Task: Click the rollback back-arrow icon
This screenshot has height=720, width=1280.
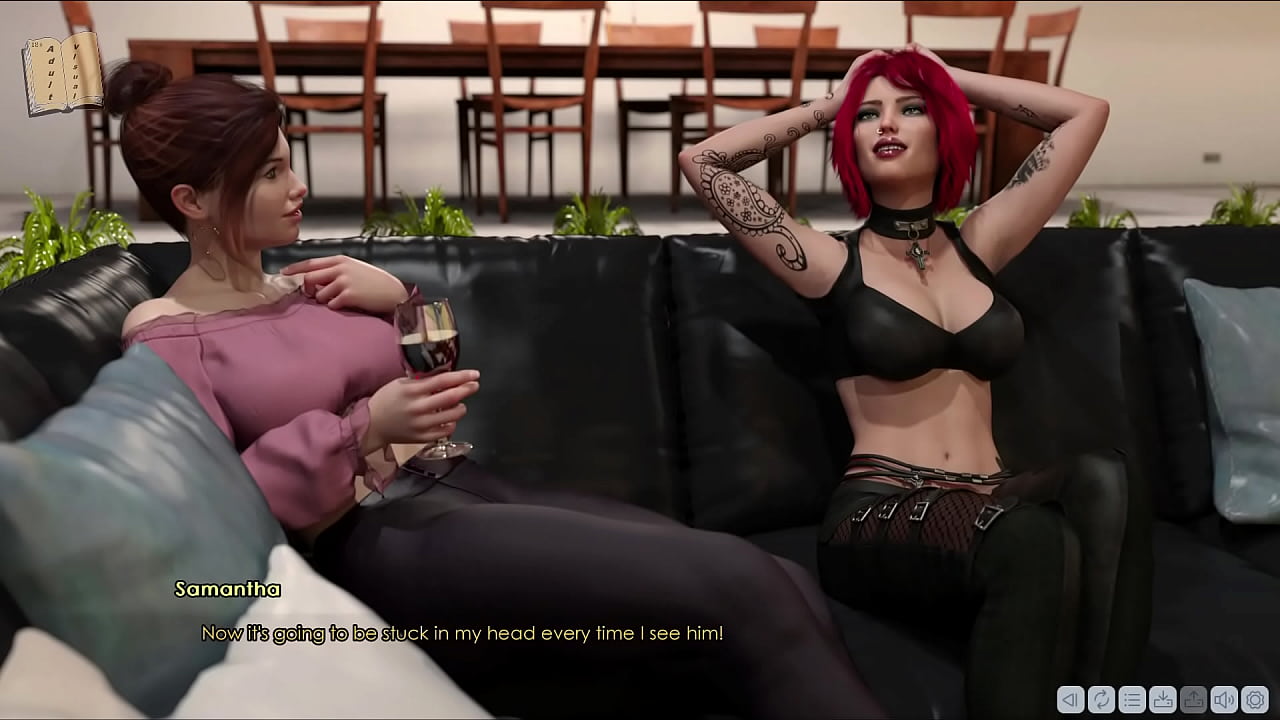Action: pos(1070,701)
